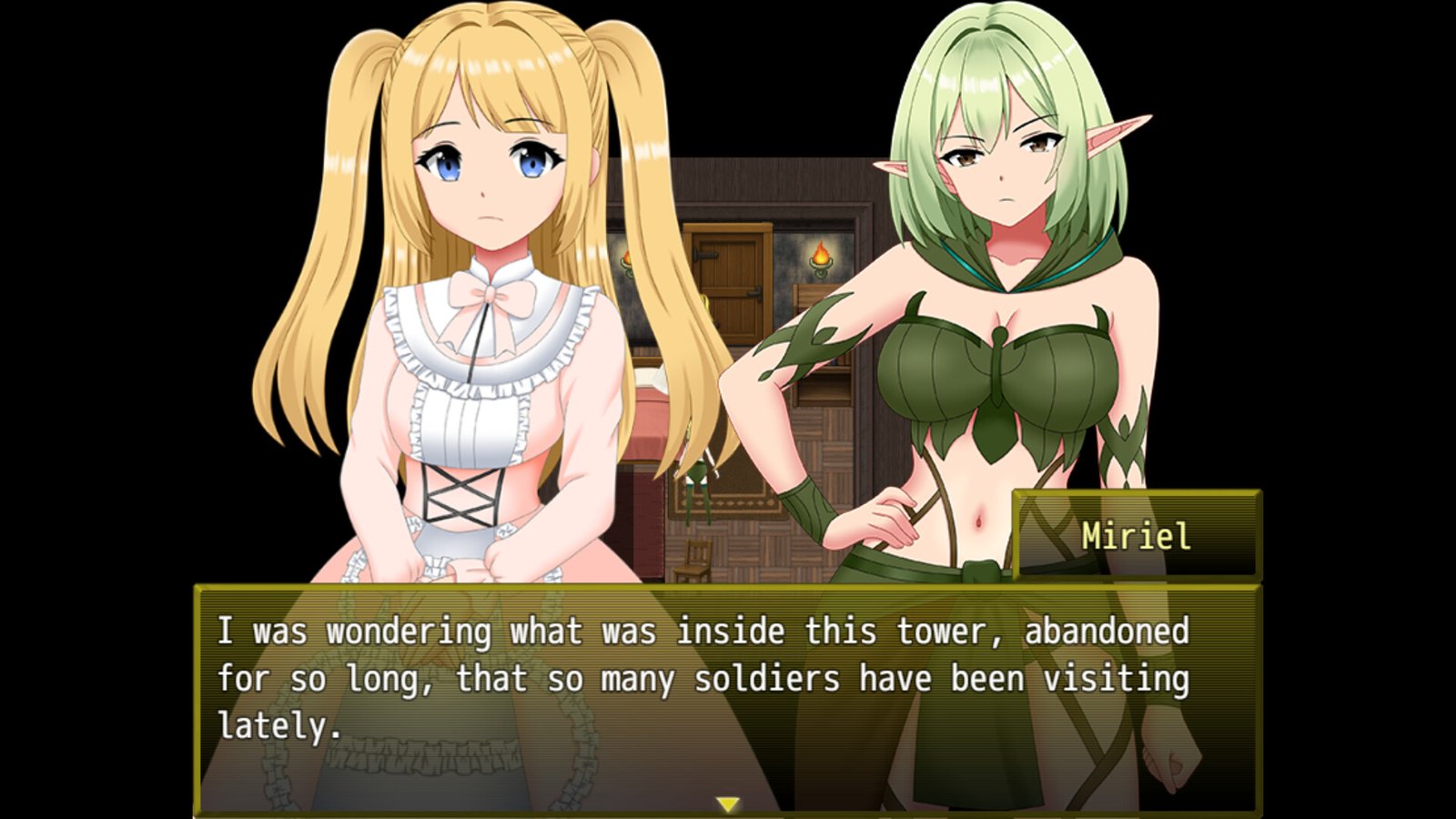Click the Miriel name box
Screen dimensions: 1456x819
[1135, 535]
